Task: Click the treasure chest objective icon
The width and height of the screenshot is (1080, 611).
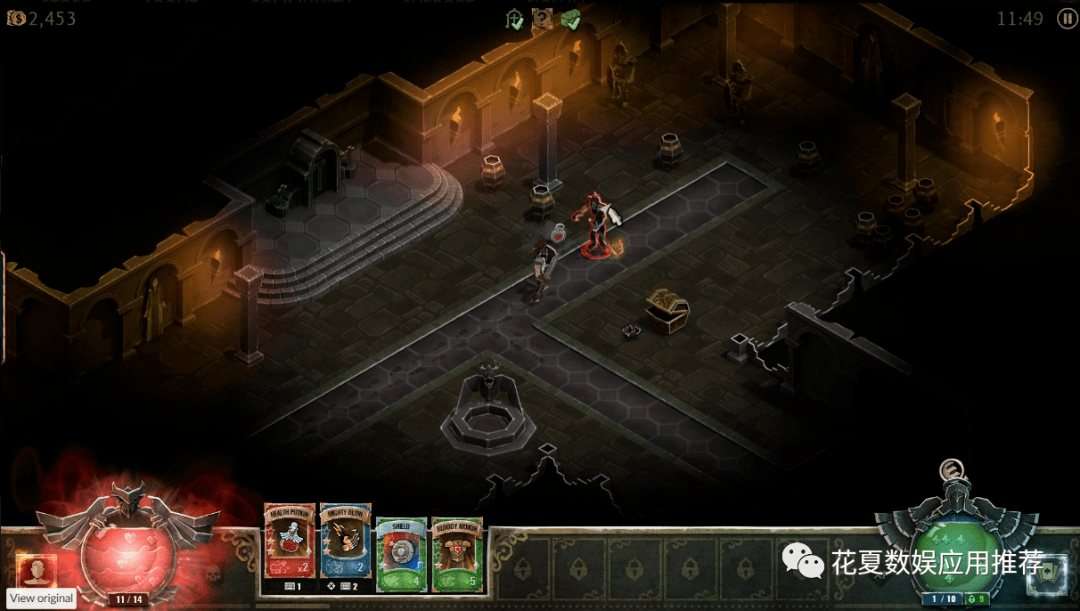Action: [570, 18]
